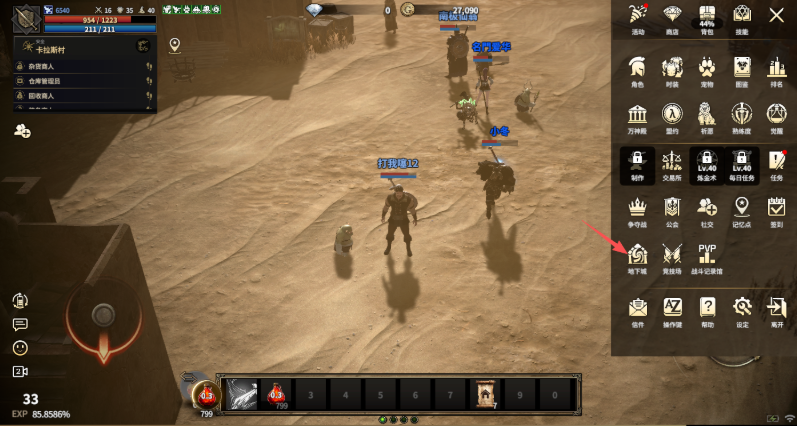The height and width of the screenshot is (426, 797).
Task: Open the 宠物 (Pet) menu
Action: coord(707,69)
